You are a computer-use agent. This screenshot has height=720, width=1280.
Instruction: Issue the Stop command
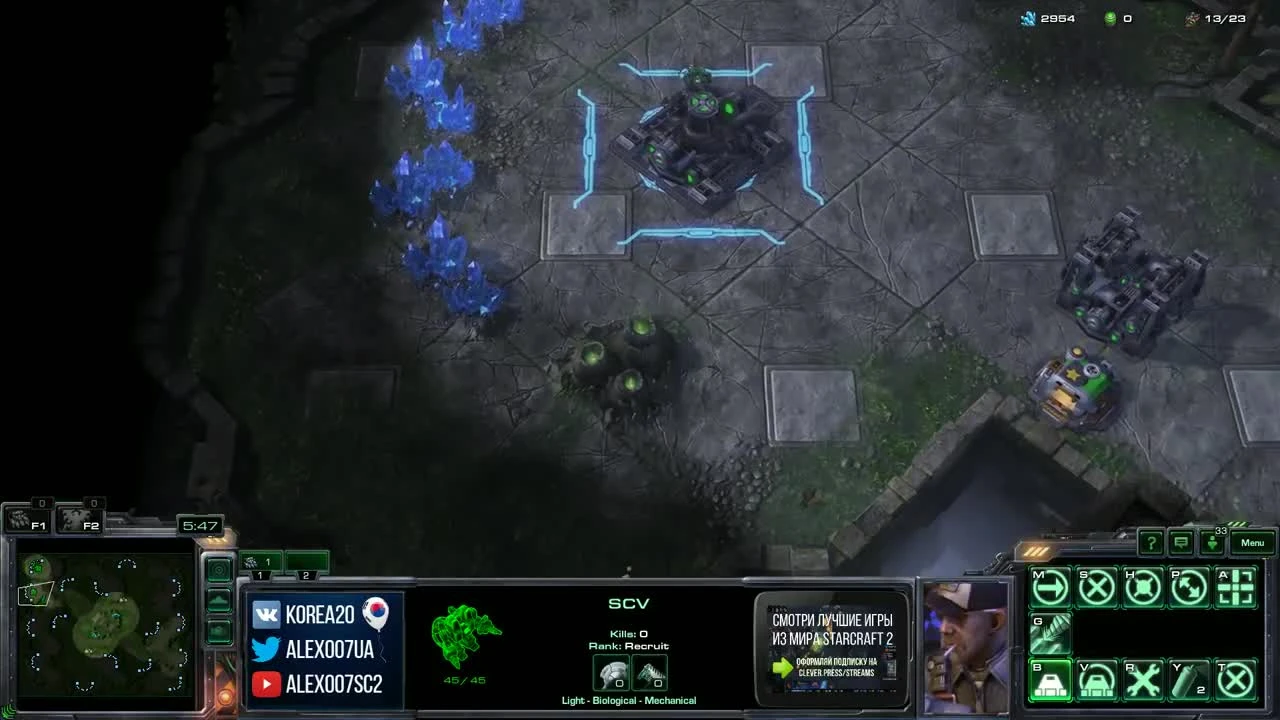pyautogui.click(x=1097, y=588)
